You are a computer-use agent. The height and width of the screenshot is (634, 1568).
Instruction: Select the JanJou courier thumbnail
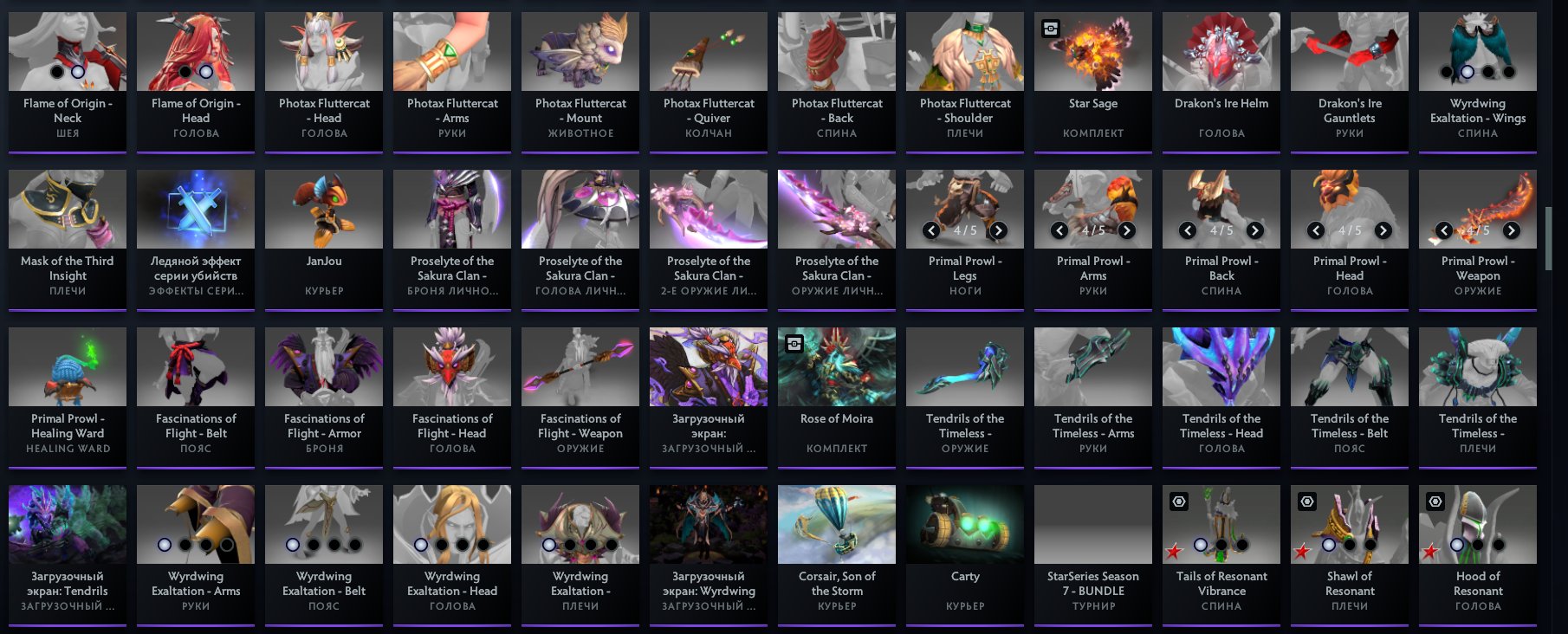click(323, 208)
